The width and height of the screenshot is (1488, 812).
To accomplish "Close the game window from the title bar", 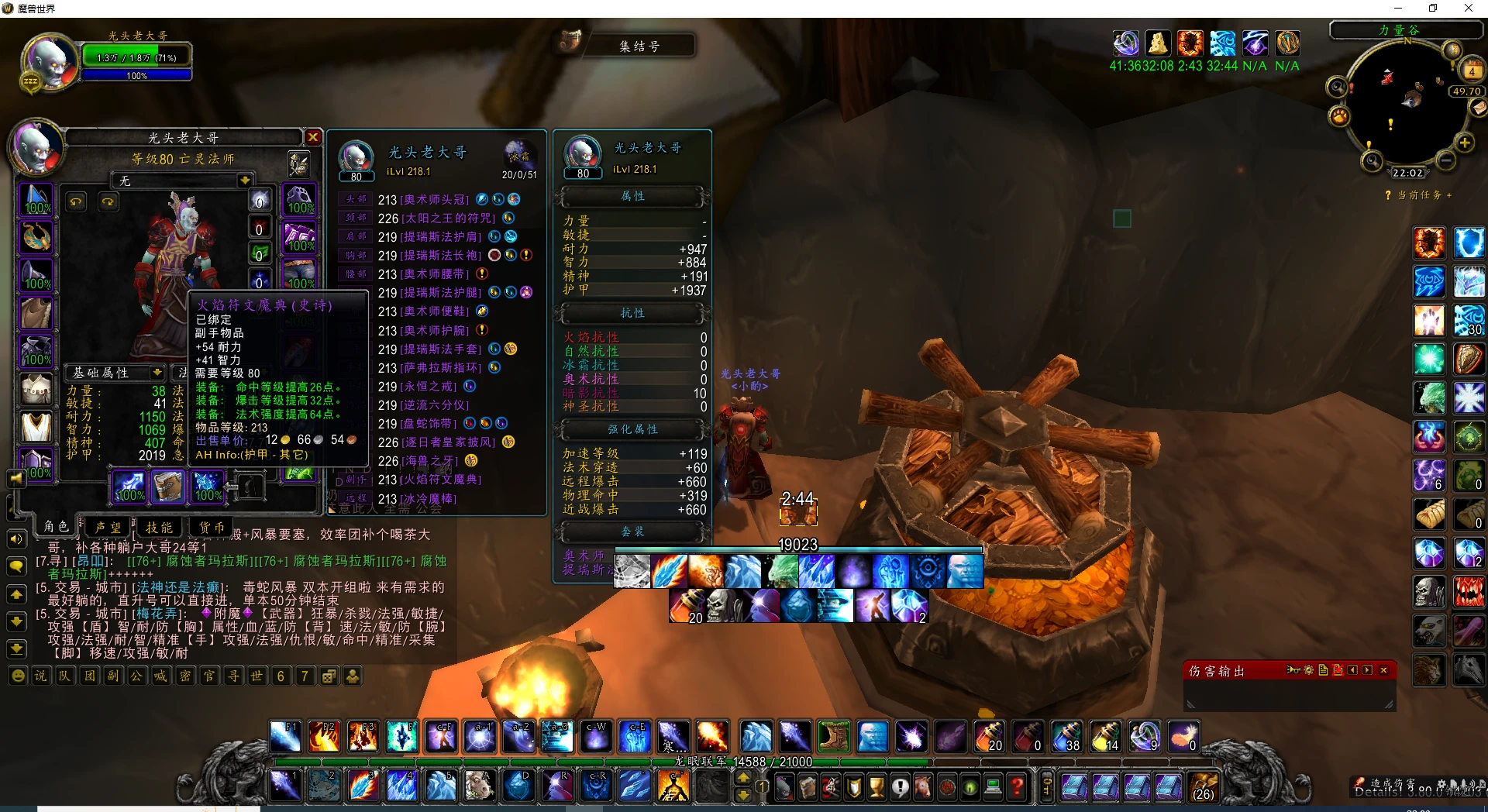I will tap(1468, 9).
